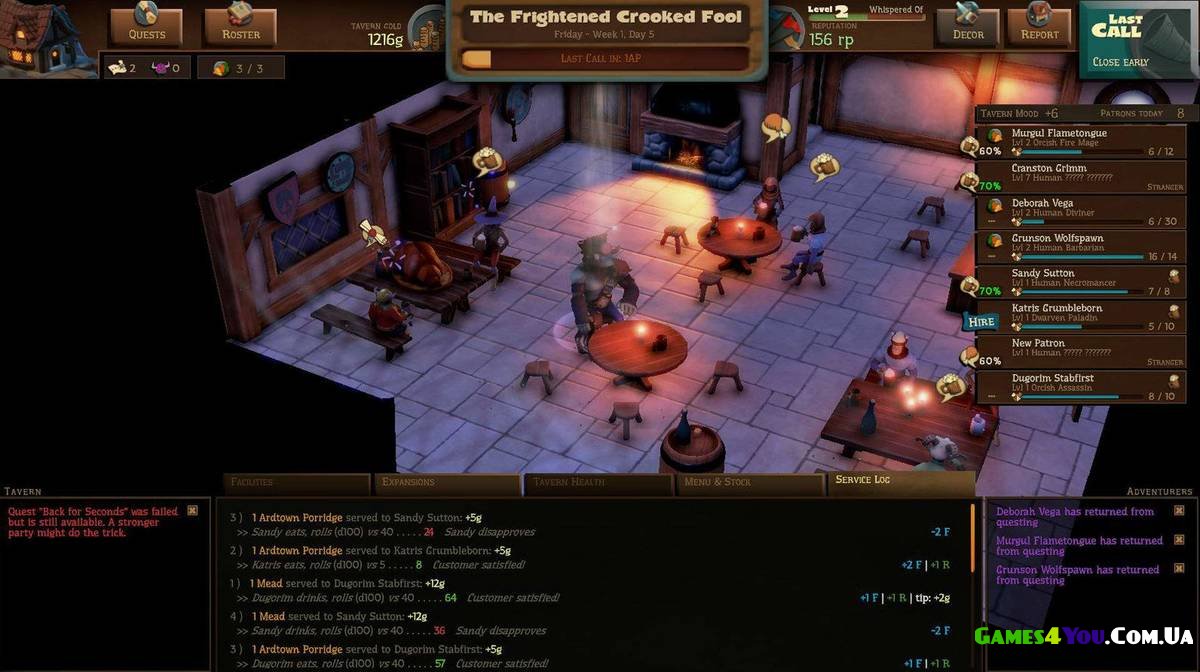This screenshot has width=1200, height=672.
Task: Hire Katris Grumbleborn
Action: pyautogui.click(x=981, y=322)
